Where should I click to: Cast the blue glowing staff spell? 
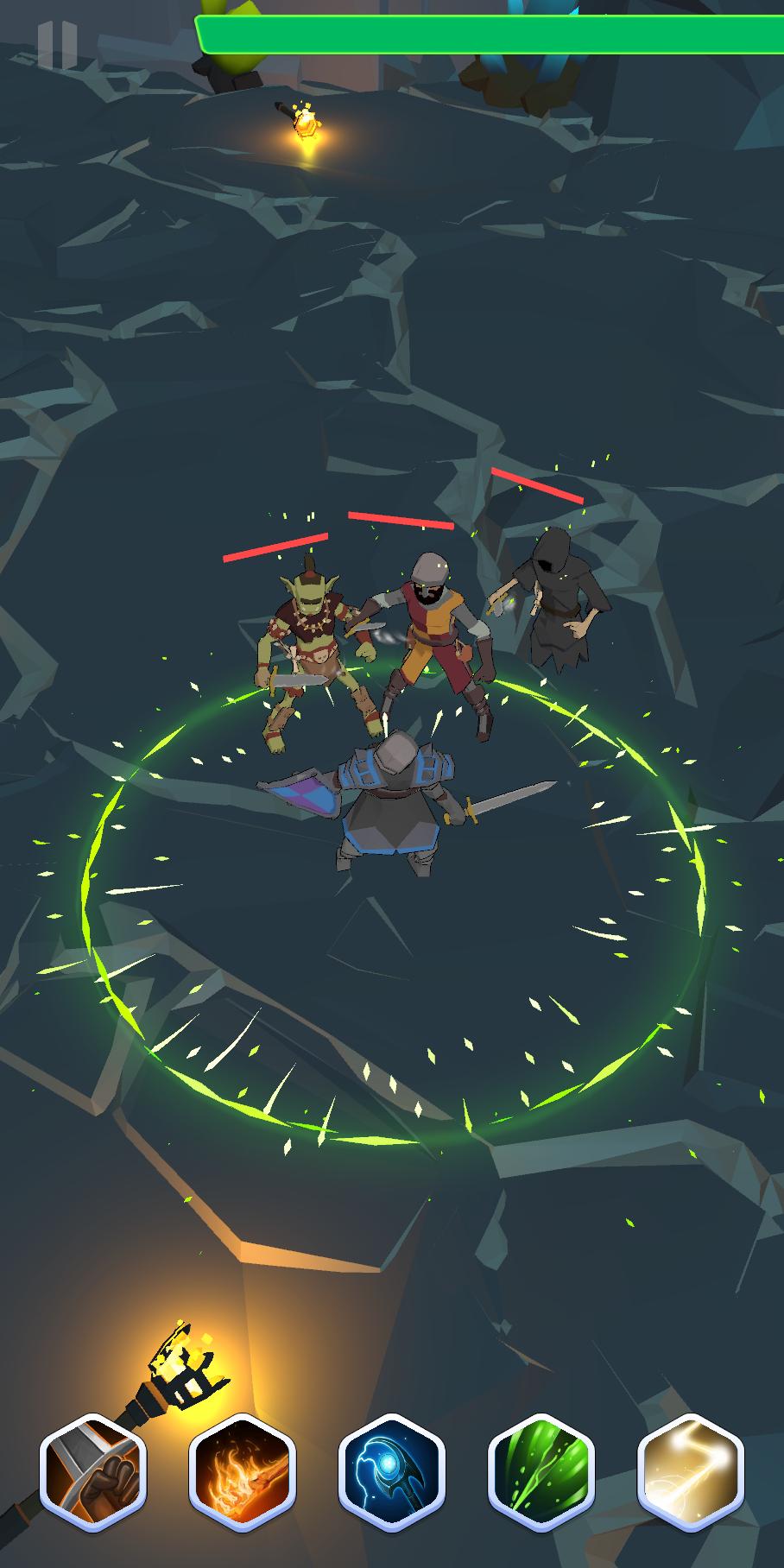[x=392, y=1472]
